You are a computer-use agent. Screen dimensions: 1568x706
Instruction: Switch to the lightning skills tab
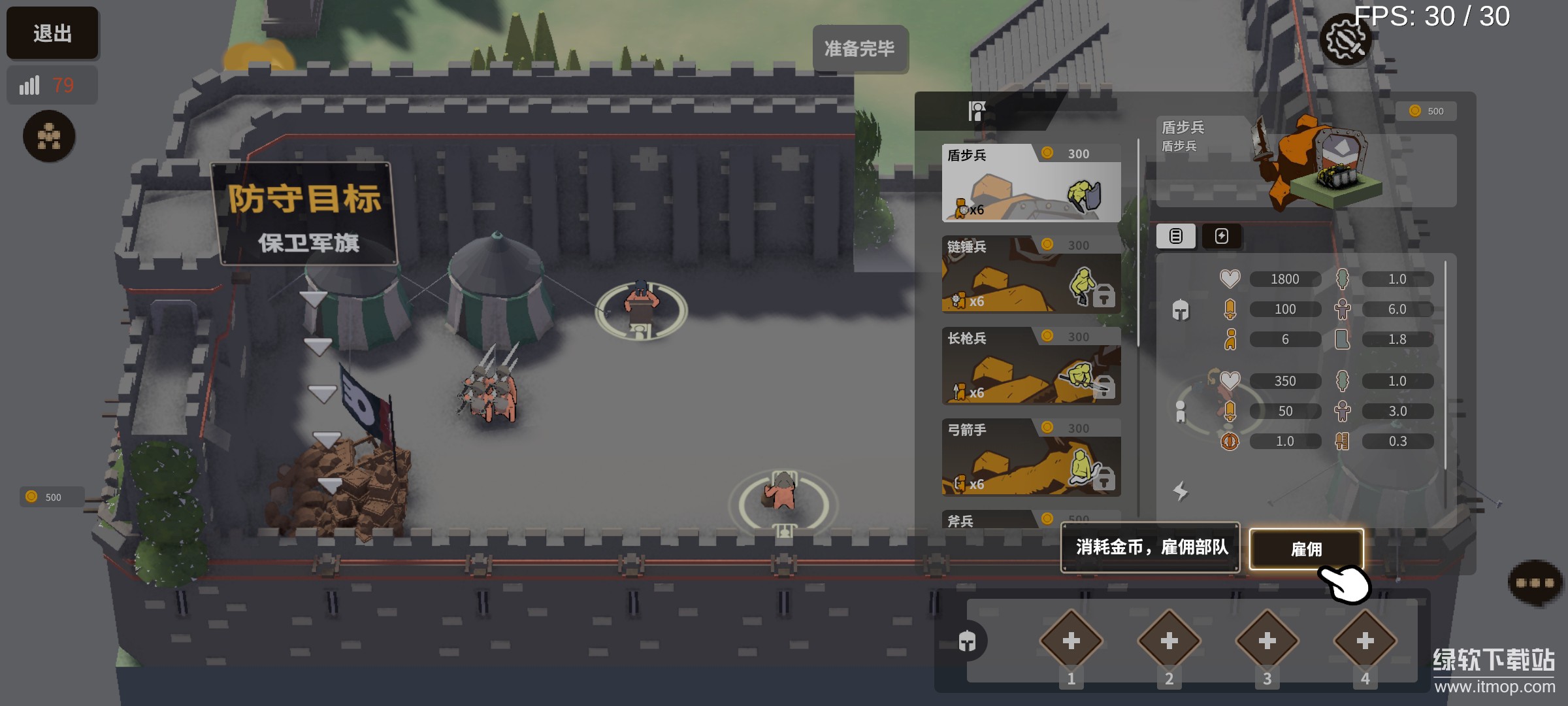tap(1221, 236)
